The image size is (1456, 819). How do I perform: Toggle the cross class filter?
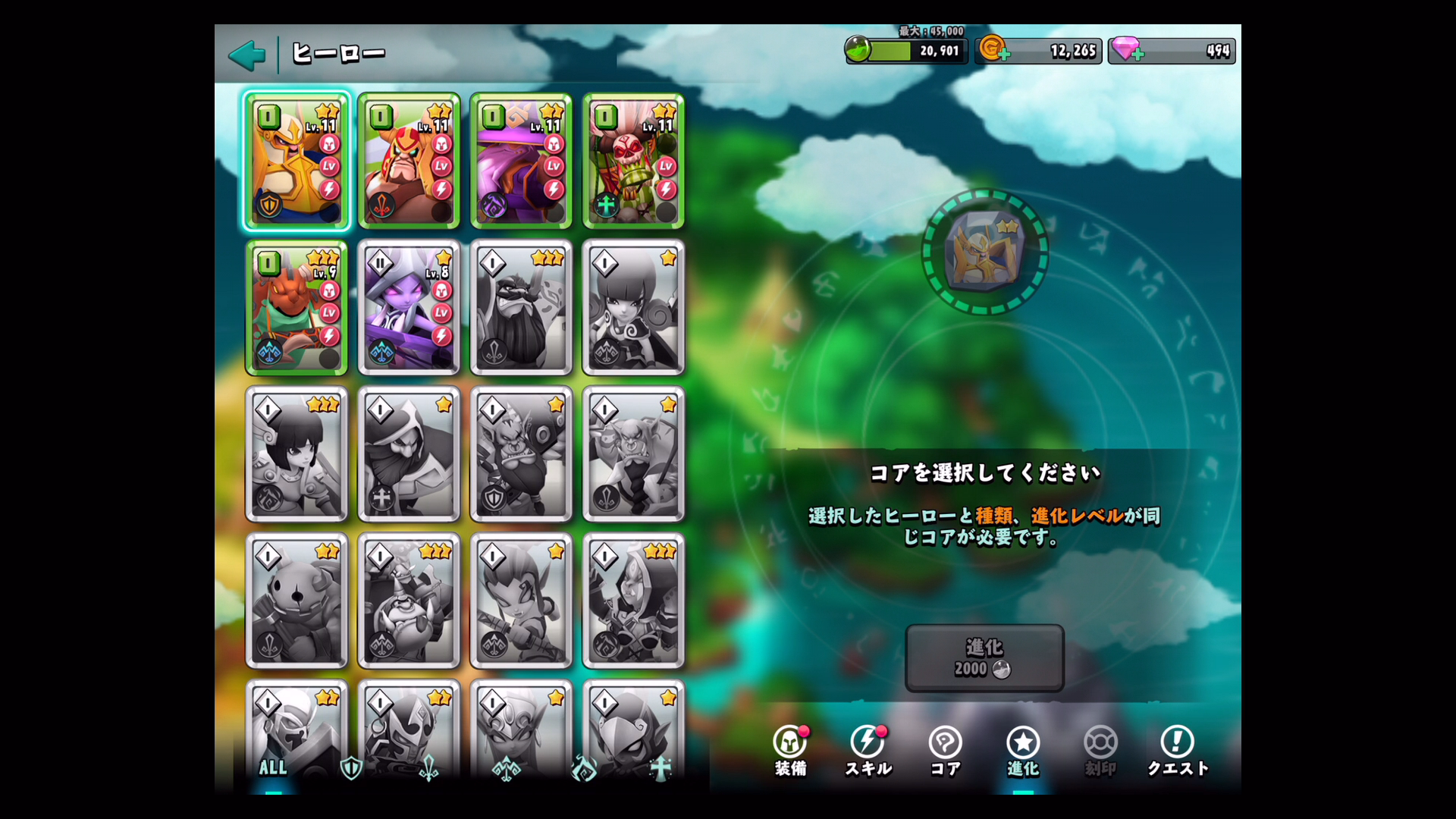(661, 768)
